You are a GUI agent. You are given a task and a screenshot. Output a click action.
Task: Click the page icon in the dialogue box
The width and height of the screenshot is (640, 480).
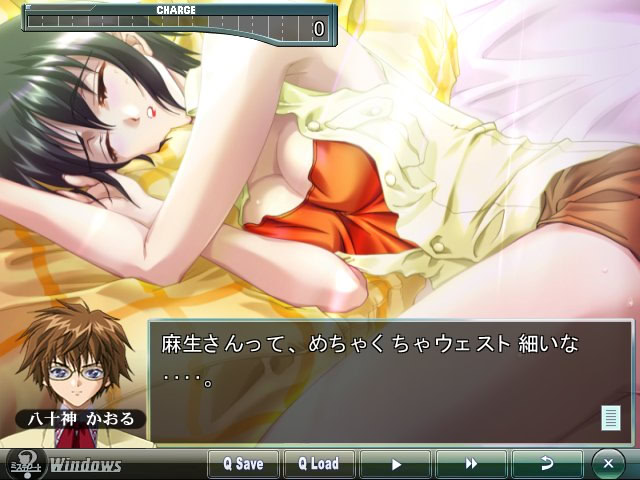610,418
